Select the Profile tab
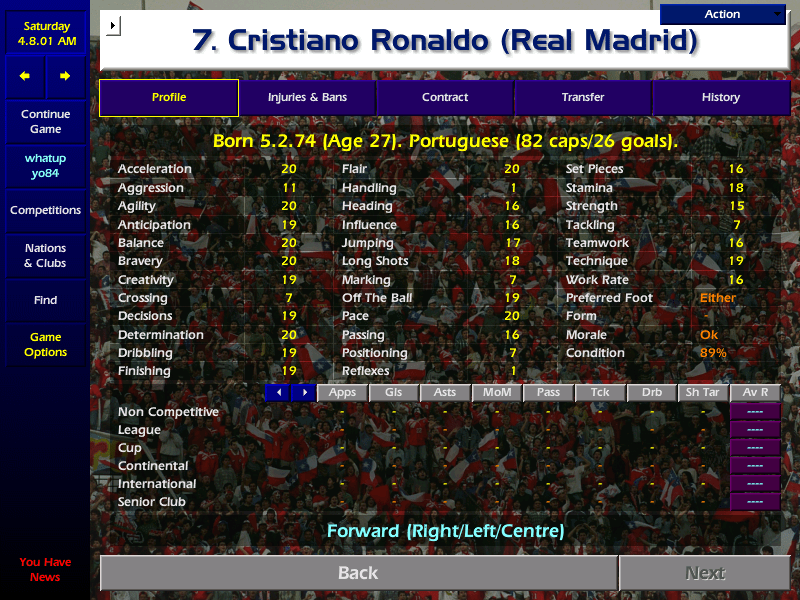This screenshot has height=600, width=800. click(169, 97)
